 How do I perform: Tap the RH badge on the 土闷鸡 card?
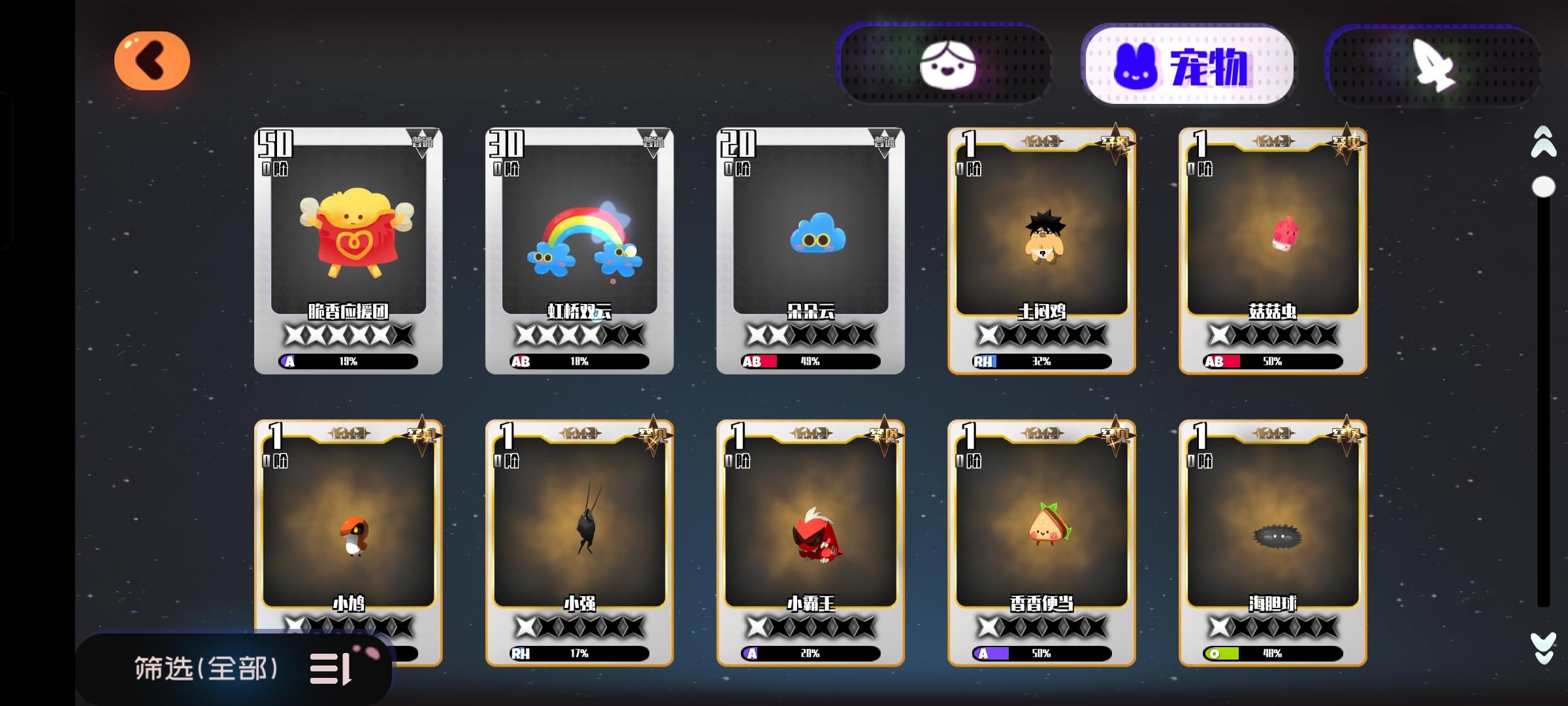click(982, 360)
